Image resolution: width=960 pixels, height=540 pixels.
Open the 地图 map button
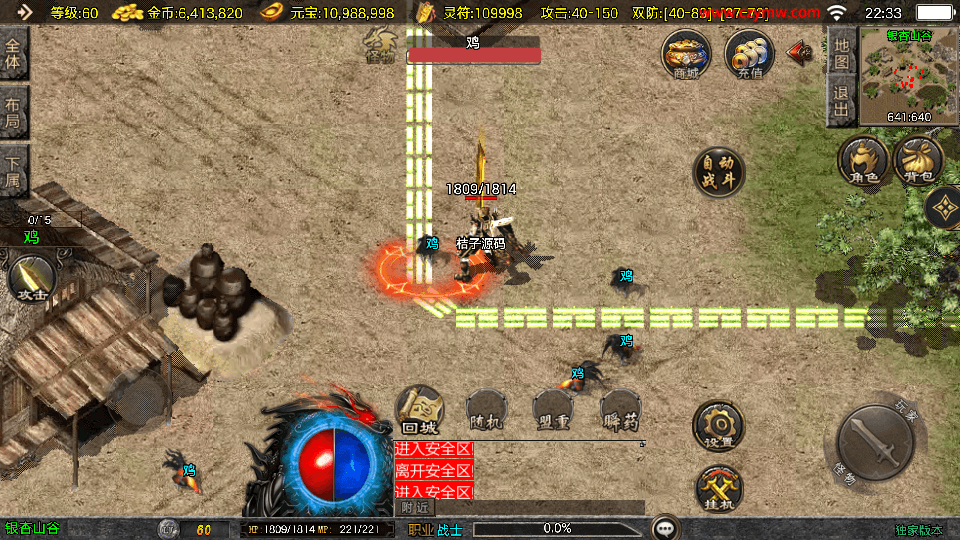(x=841, y=54)
